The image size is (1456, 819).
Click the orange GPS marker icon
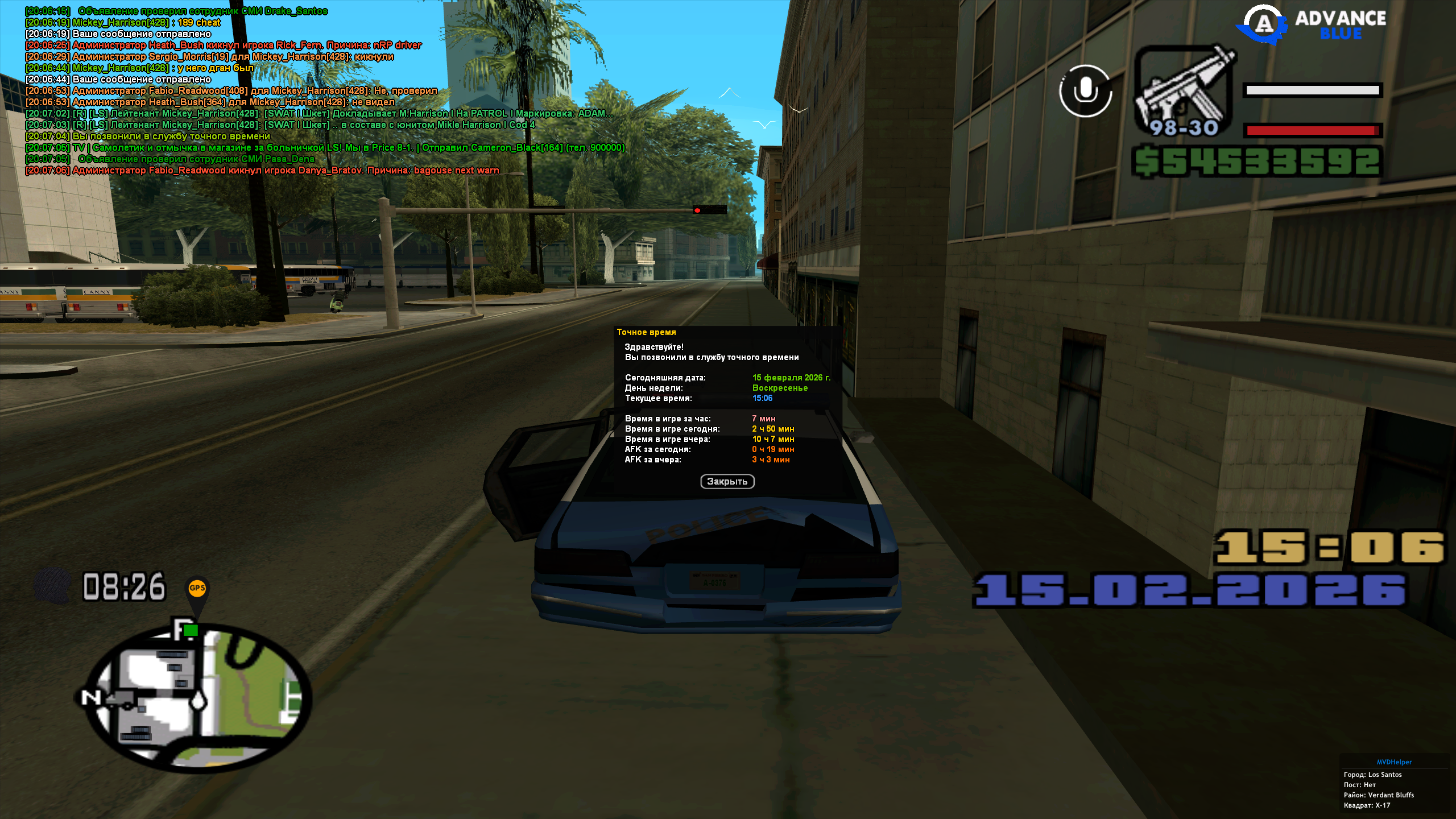(197, 589)
